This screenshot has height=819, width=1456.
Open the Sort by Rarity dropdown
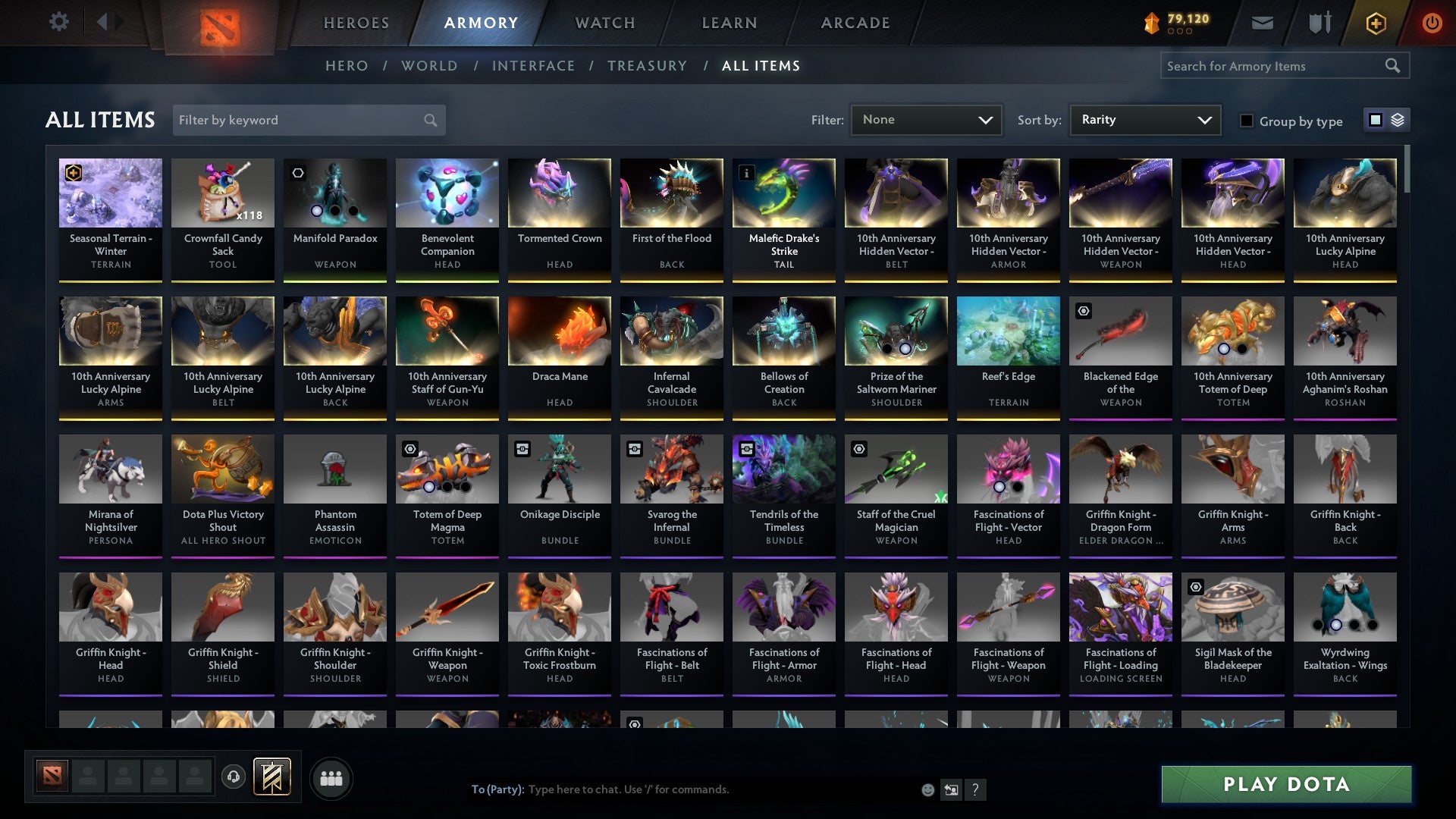click(x=1144, y=119)
